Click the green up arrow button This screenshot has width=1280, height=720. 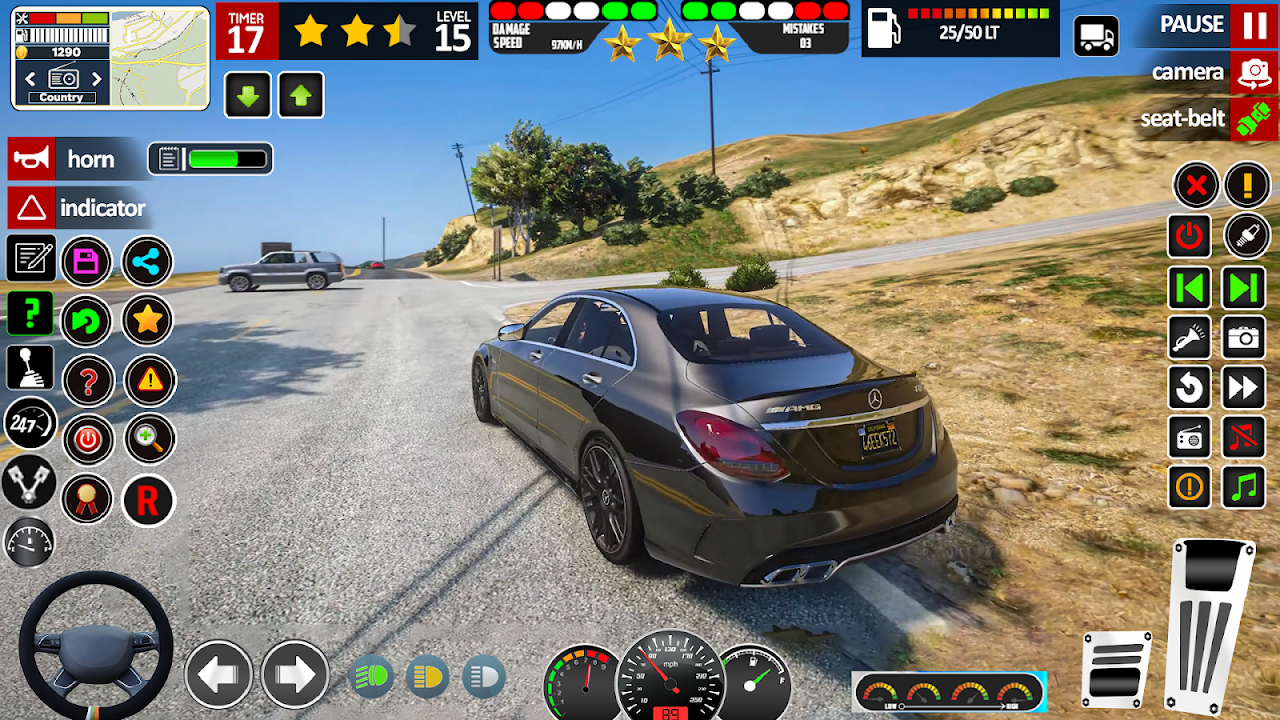(x=301, y=96)
